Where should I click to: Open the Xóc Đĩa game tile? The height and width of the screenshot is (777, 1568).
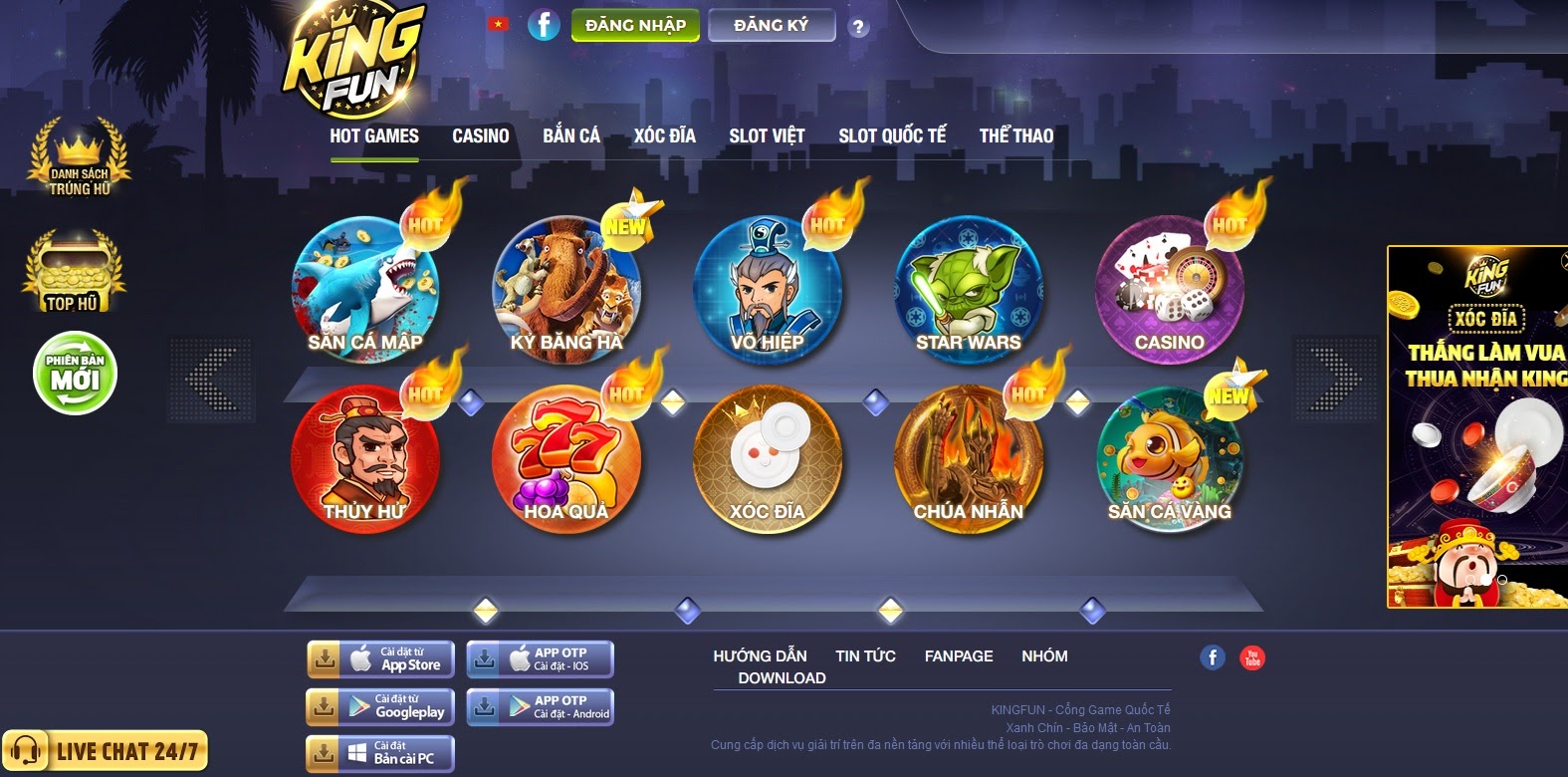[x=768, y=458]
